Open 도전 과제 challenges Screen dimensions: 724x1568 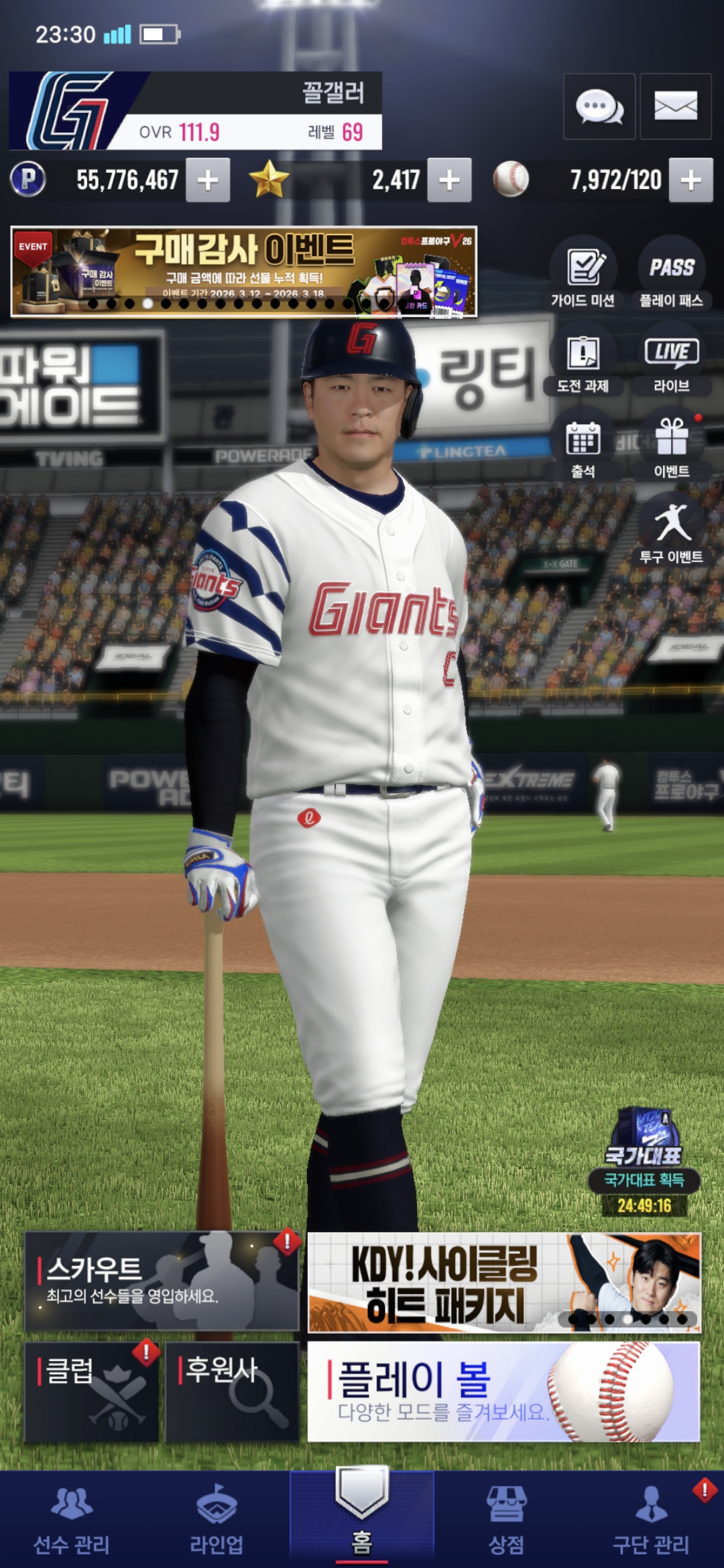click(x=583, y=359)
